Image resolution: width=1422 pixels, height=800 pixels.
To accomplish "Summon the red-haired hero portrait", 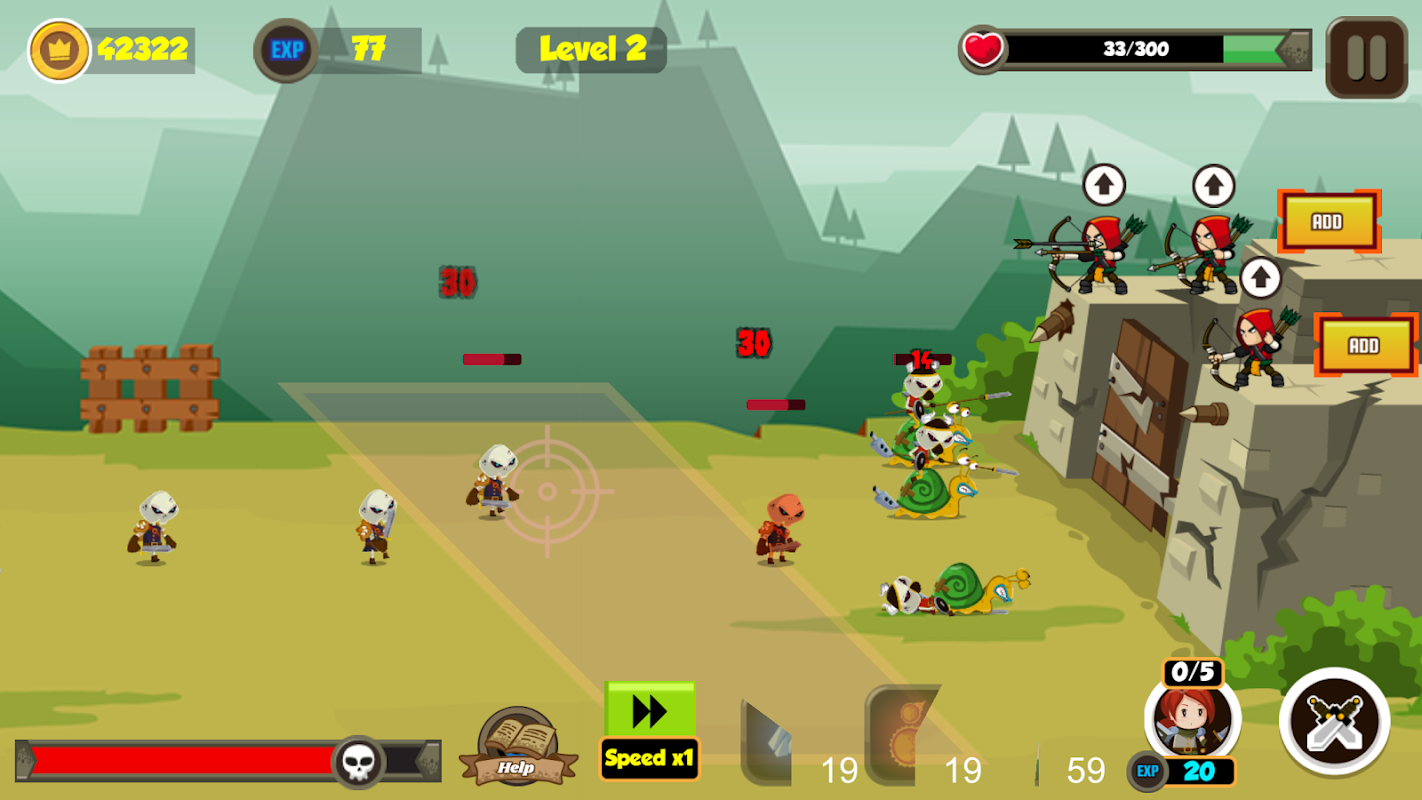I will (x=1192, y=720).
